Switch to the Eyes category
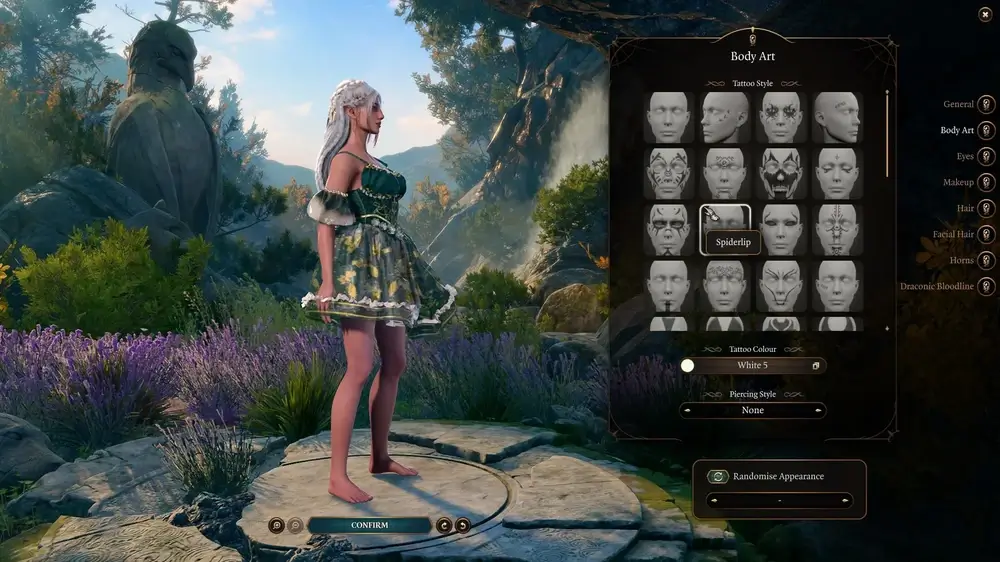1000x562 pixels. [x=986, y=156]
